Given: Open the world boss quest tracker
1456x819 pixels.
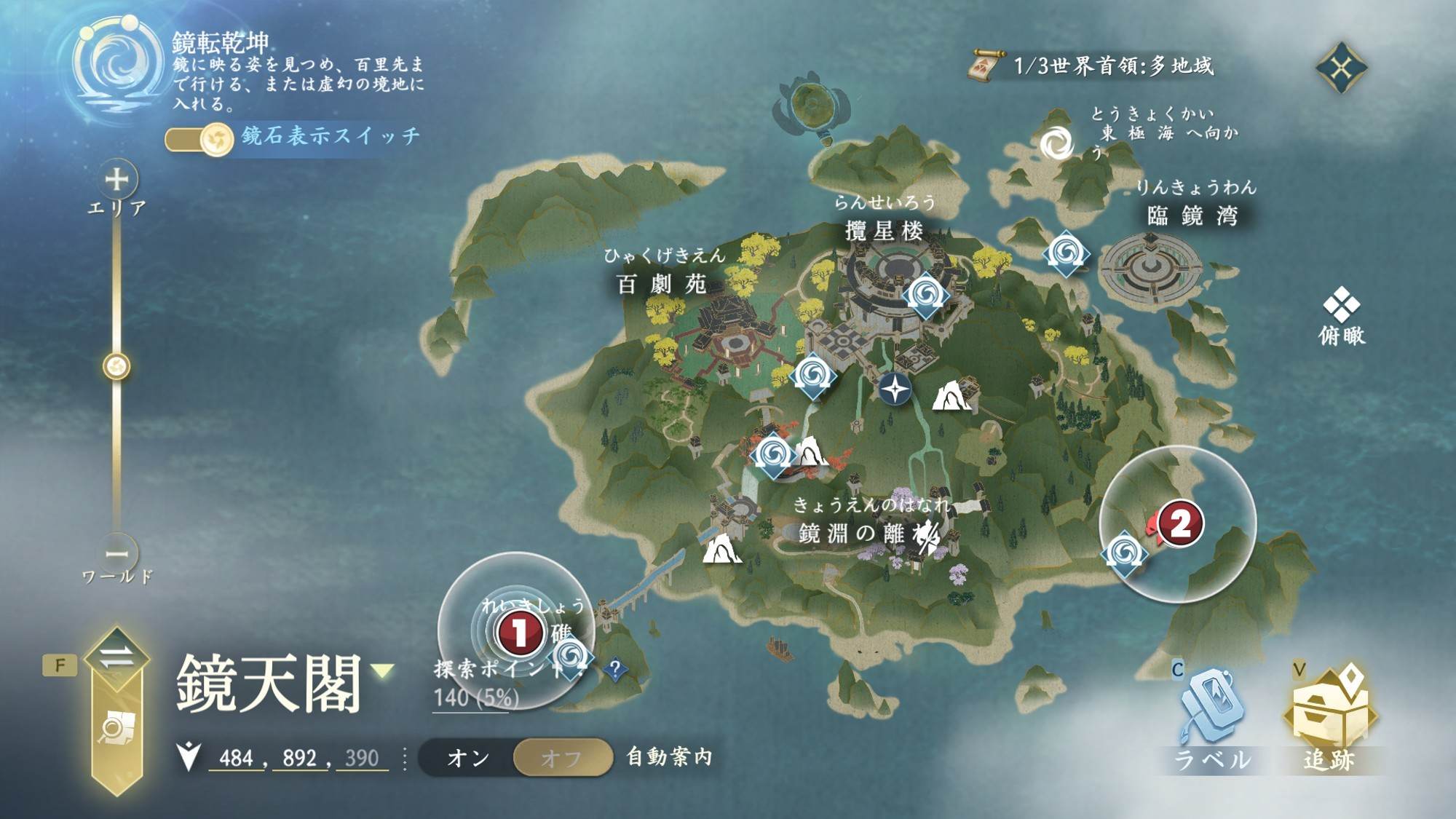Looking at the screenshot, I should [1092, 66].
